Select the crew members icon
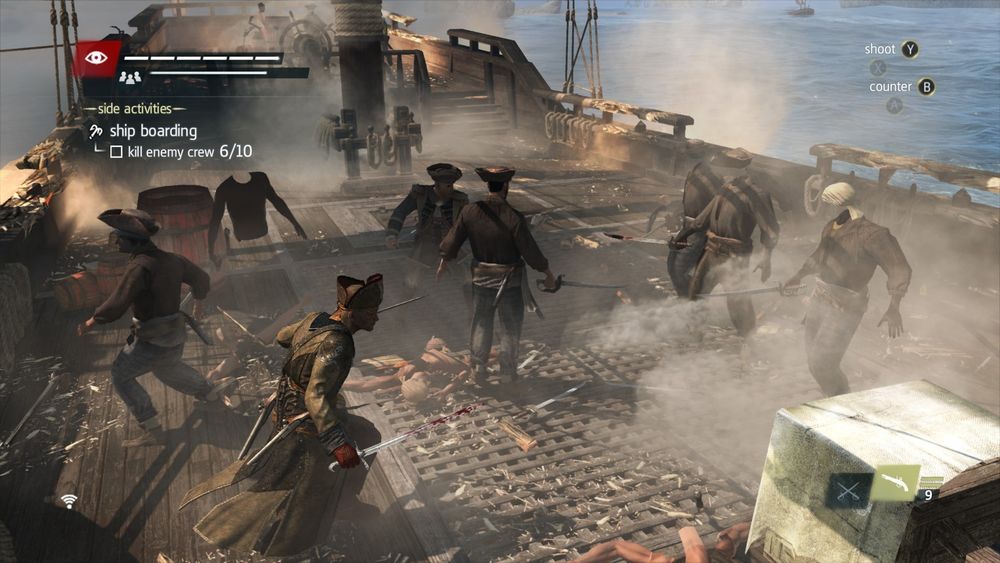Screen dimensions: 1000x563 tap(130, 76)
